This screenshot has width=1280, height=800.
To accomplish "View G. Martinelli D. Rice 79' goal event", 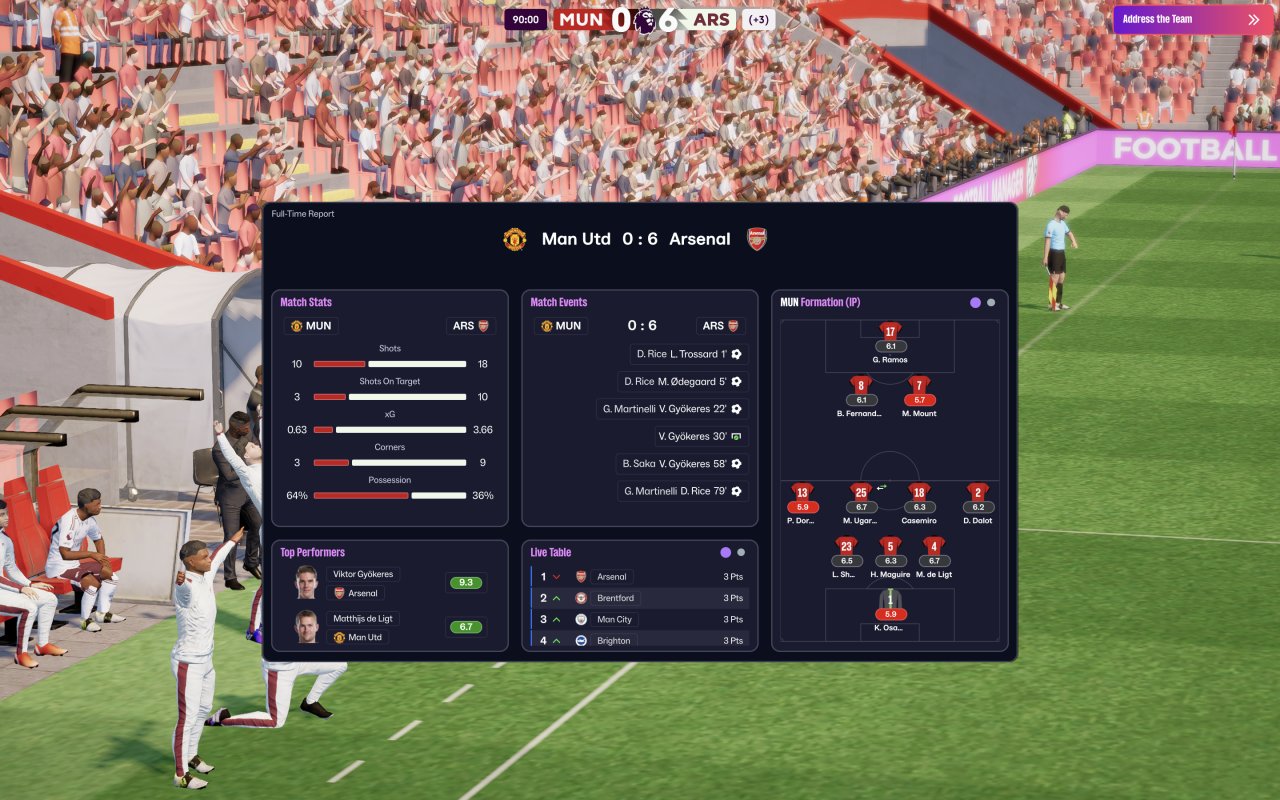I will (x=683, y=491).
